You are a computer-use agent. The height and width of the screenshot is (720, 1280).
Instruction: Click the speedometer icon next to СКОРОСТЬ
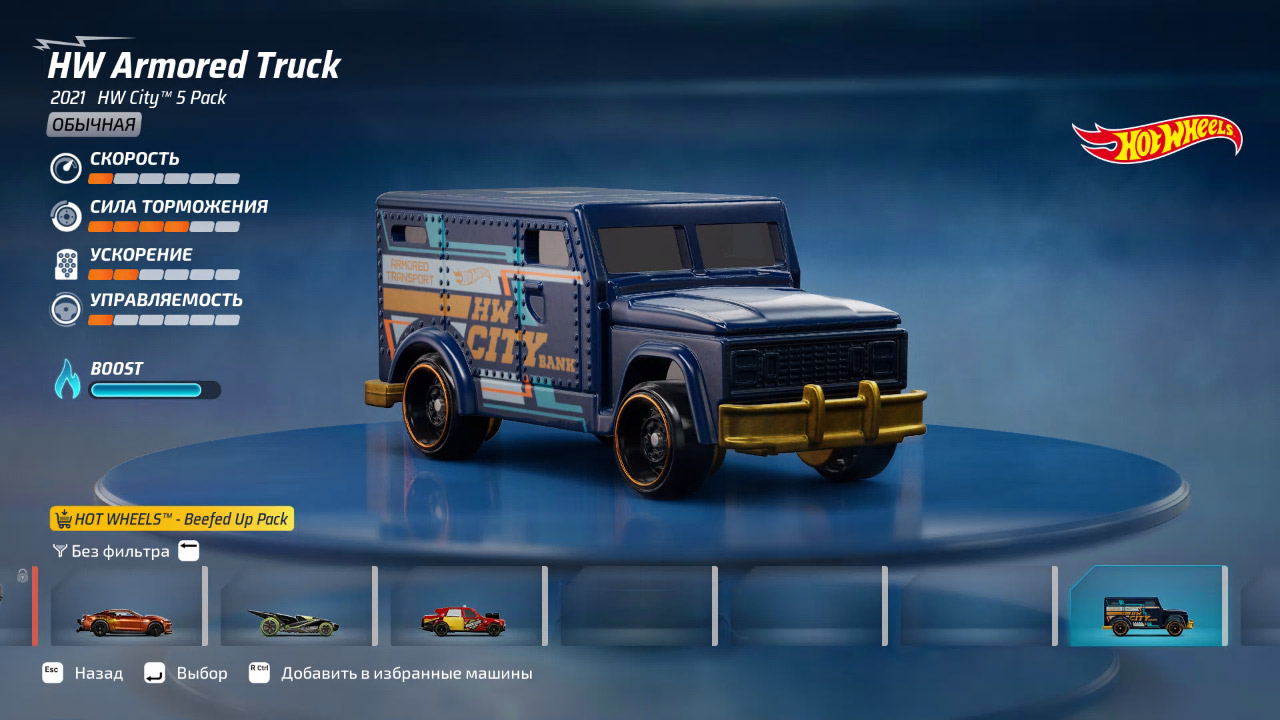[x=64, y=168]
